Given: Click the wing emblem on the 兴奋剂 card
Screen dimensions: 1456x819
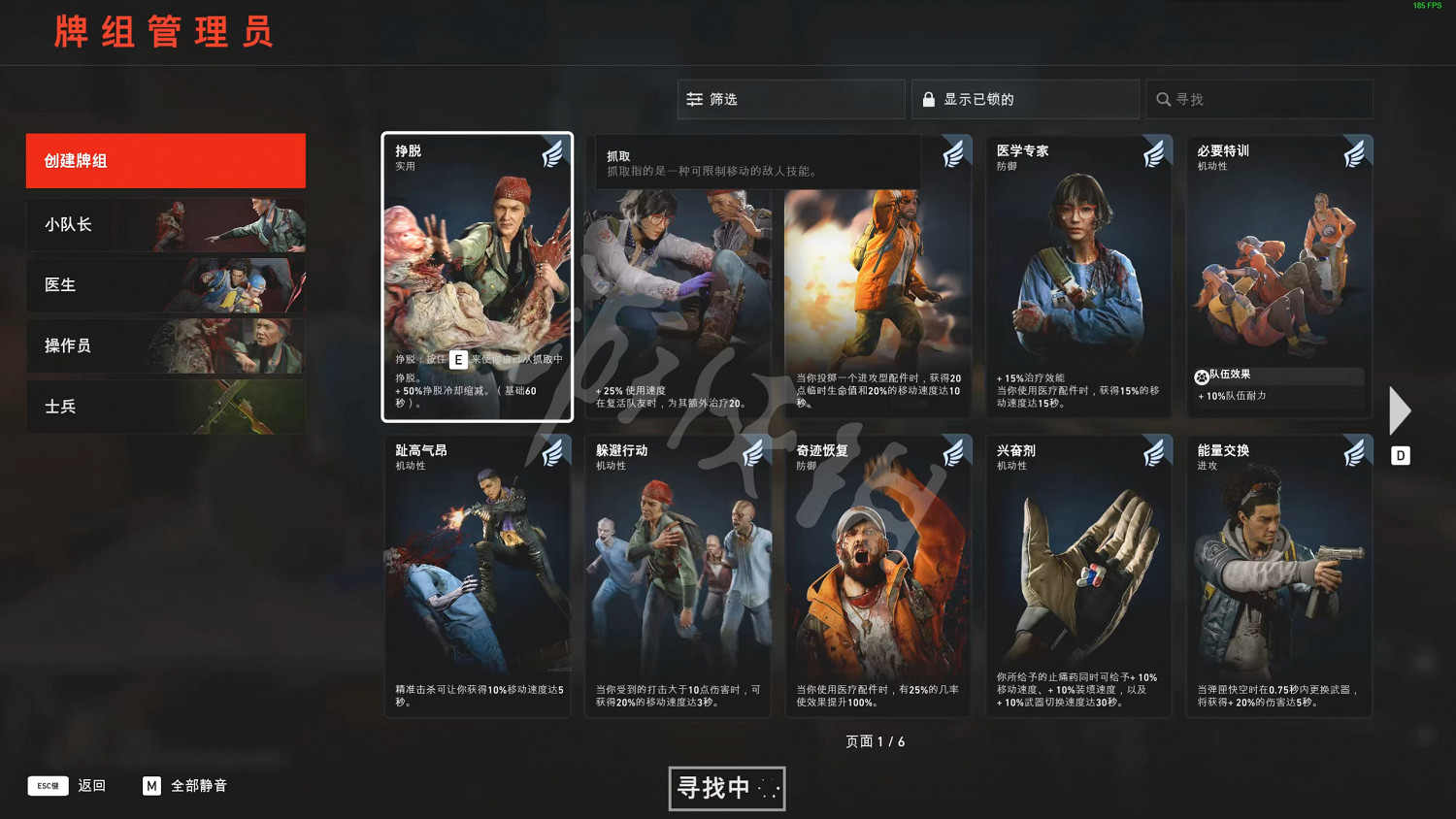Looking at the screenshot, I should (1155, 451).
